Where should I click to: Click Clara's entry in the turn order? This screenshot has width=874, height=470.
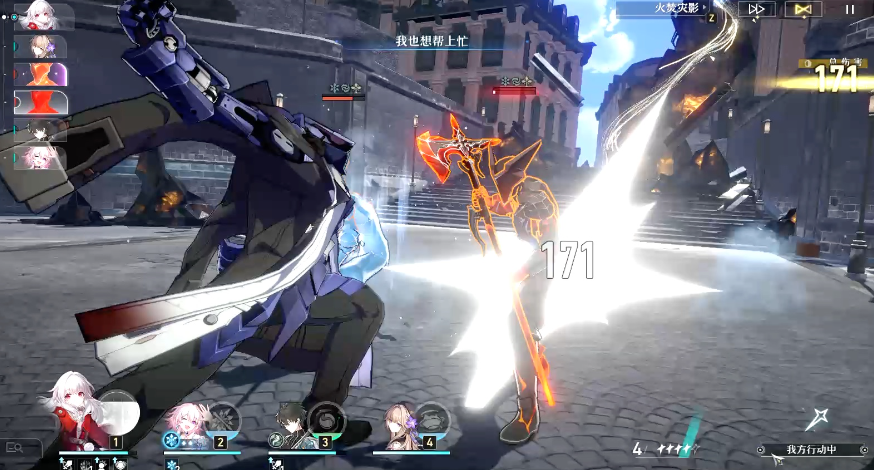42,17
